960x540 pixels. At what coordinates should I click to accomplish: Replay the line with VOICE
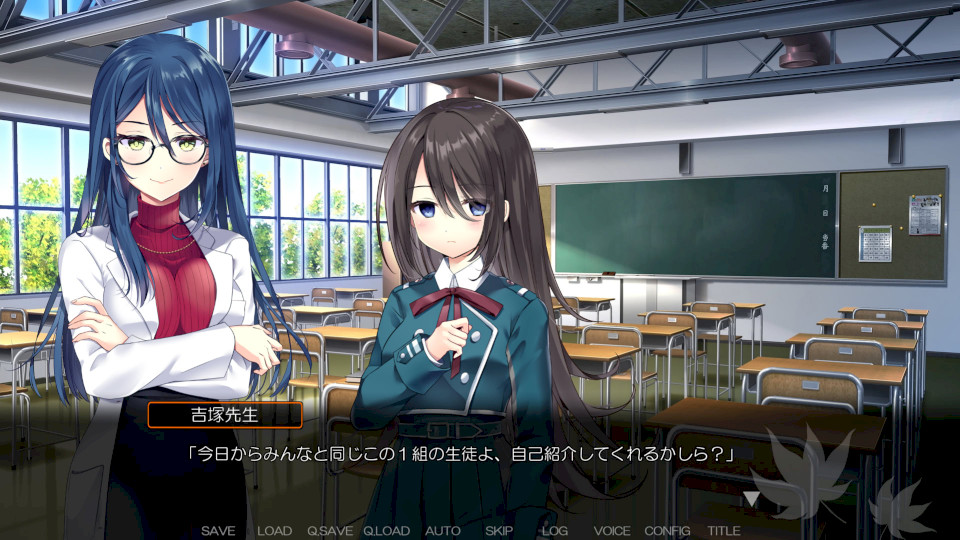tap(612, 531)
